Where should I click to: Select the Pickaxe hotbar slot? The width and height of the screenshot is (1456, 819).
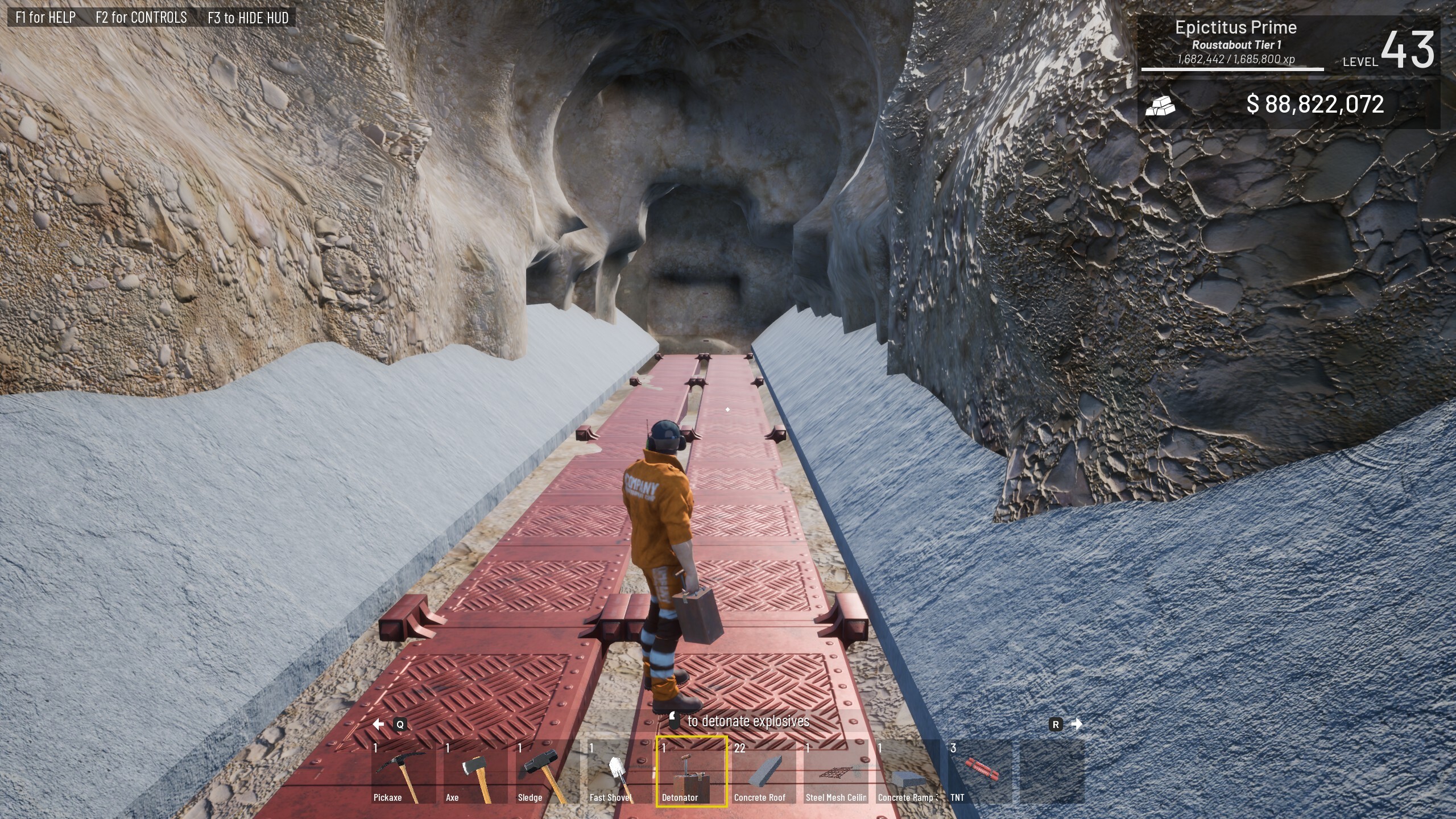pos(403,772)
